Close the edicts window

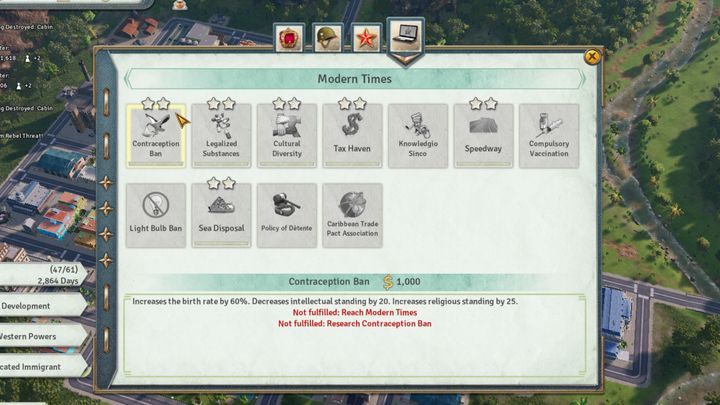point(592,57)
